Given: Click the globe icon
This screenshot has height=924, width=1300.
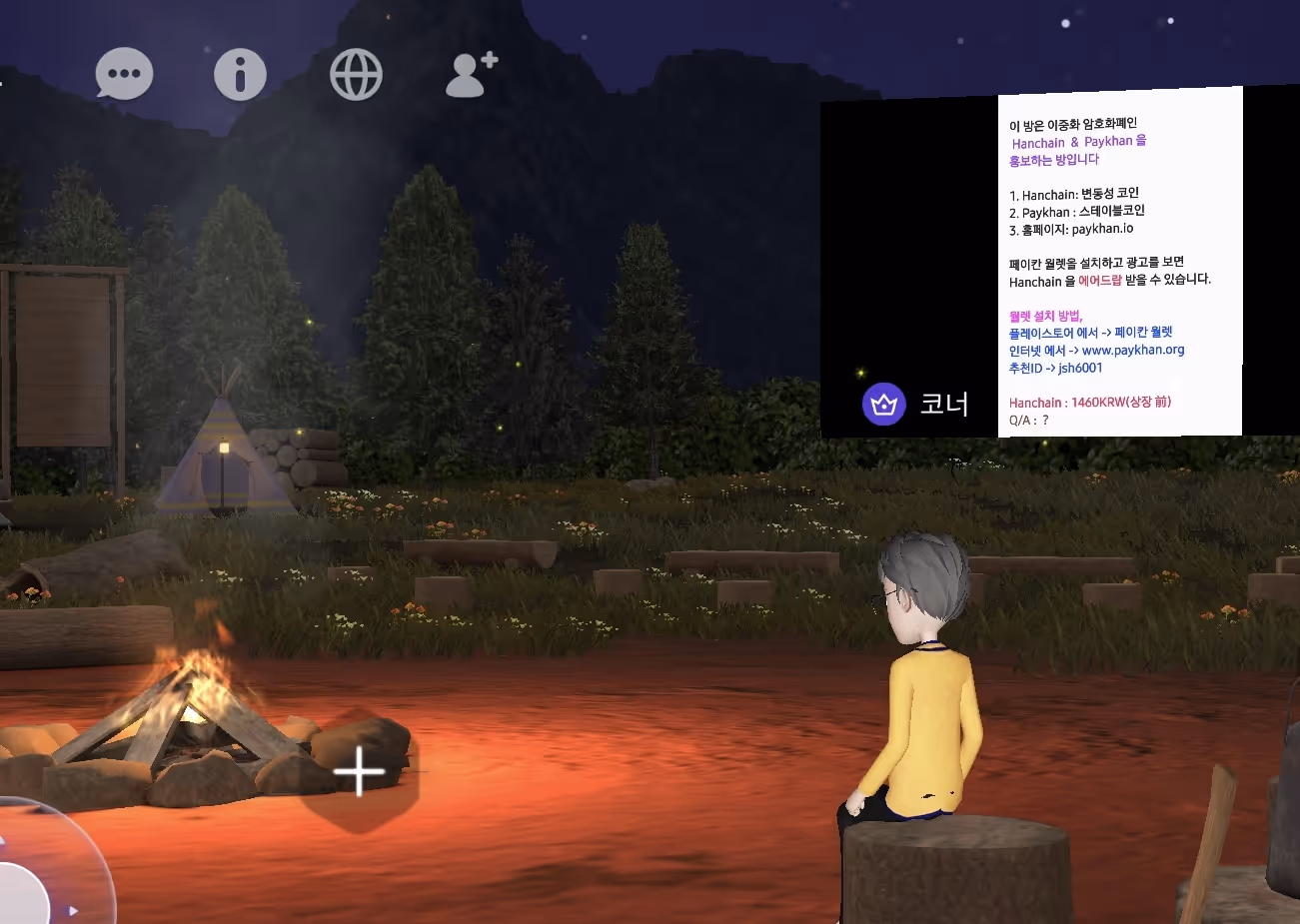Looking at the screenshot, I should (357, 75).
